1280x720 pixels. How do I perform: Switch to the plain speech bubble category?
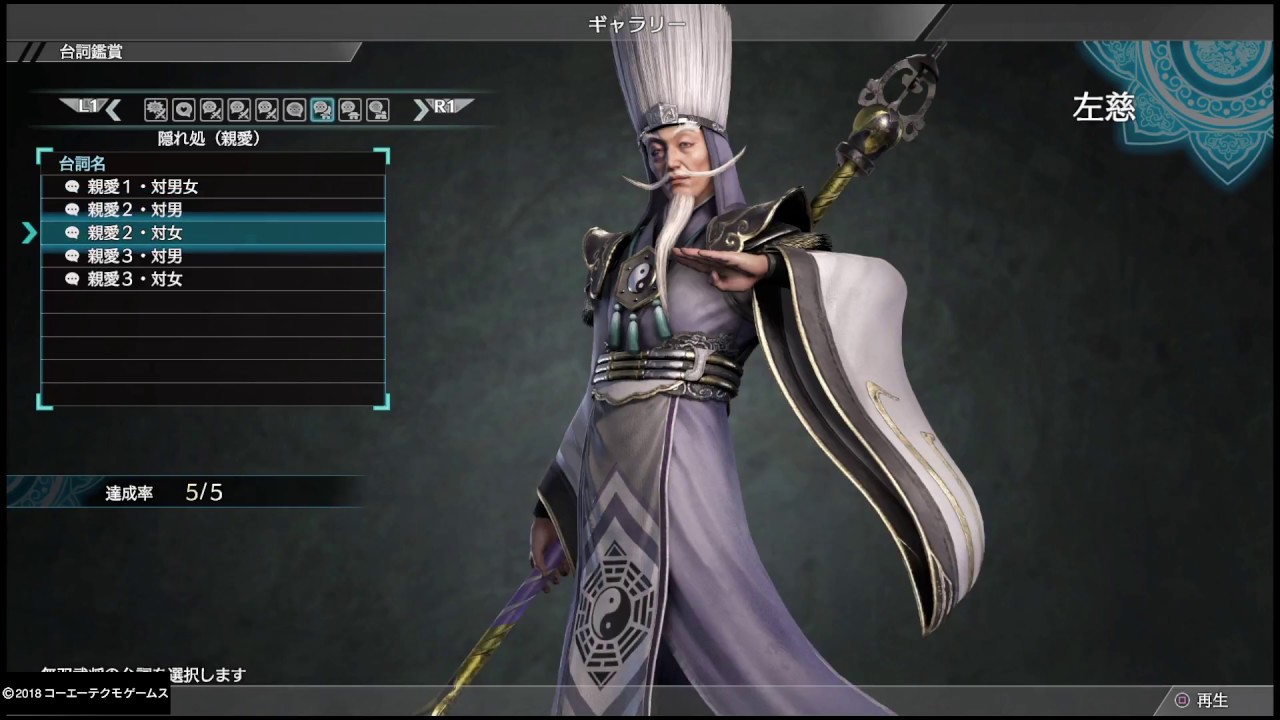pos(294,109)
